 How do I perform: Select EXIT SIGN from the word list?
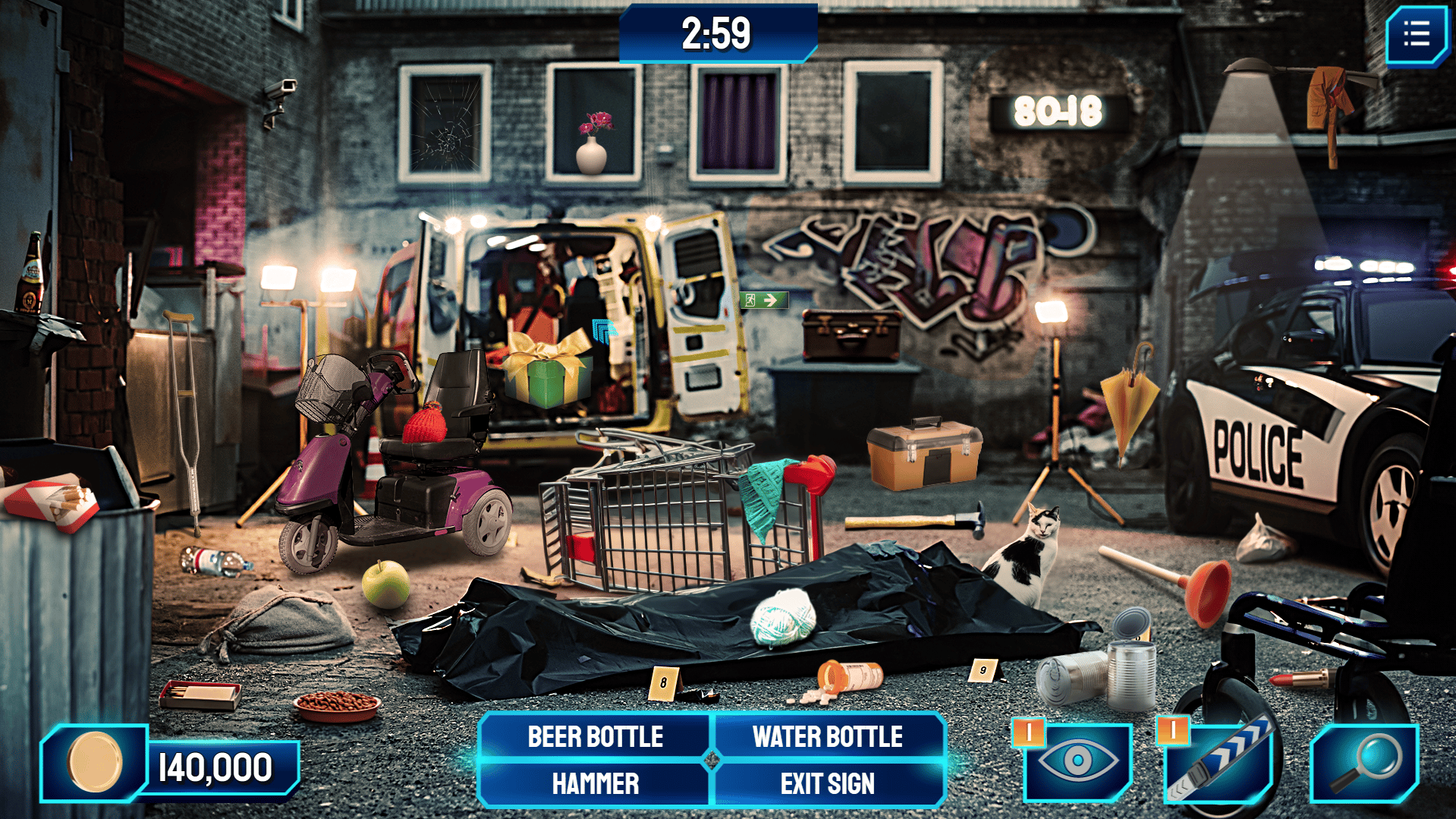(x=828, y=782)
